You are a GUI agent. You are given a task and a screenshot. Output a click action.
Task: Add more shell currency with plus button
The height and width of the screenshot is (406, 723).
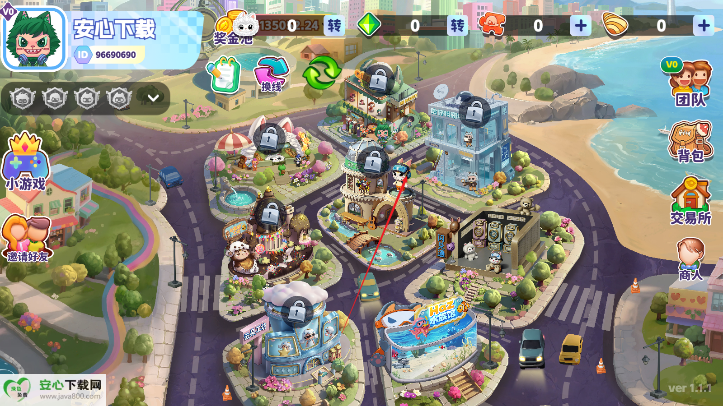702,25
